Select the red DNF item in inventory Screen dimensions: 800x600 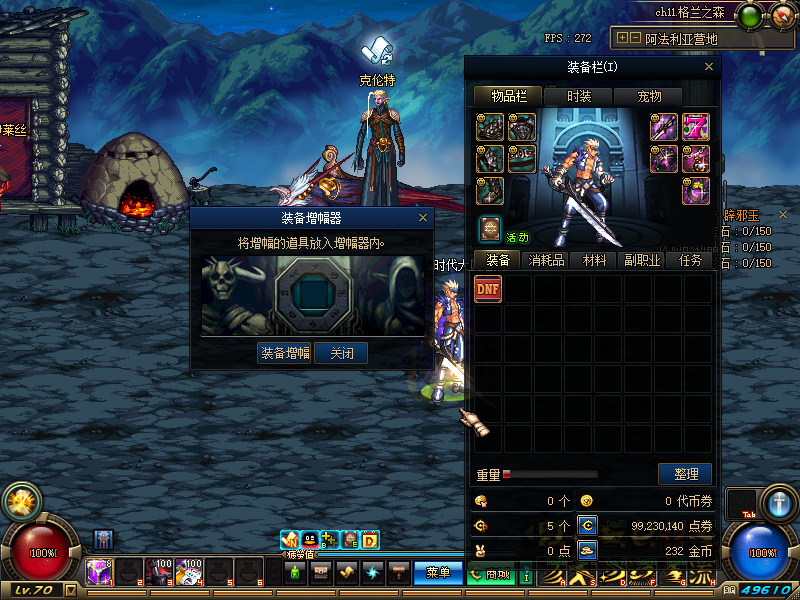pos(488,289)
